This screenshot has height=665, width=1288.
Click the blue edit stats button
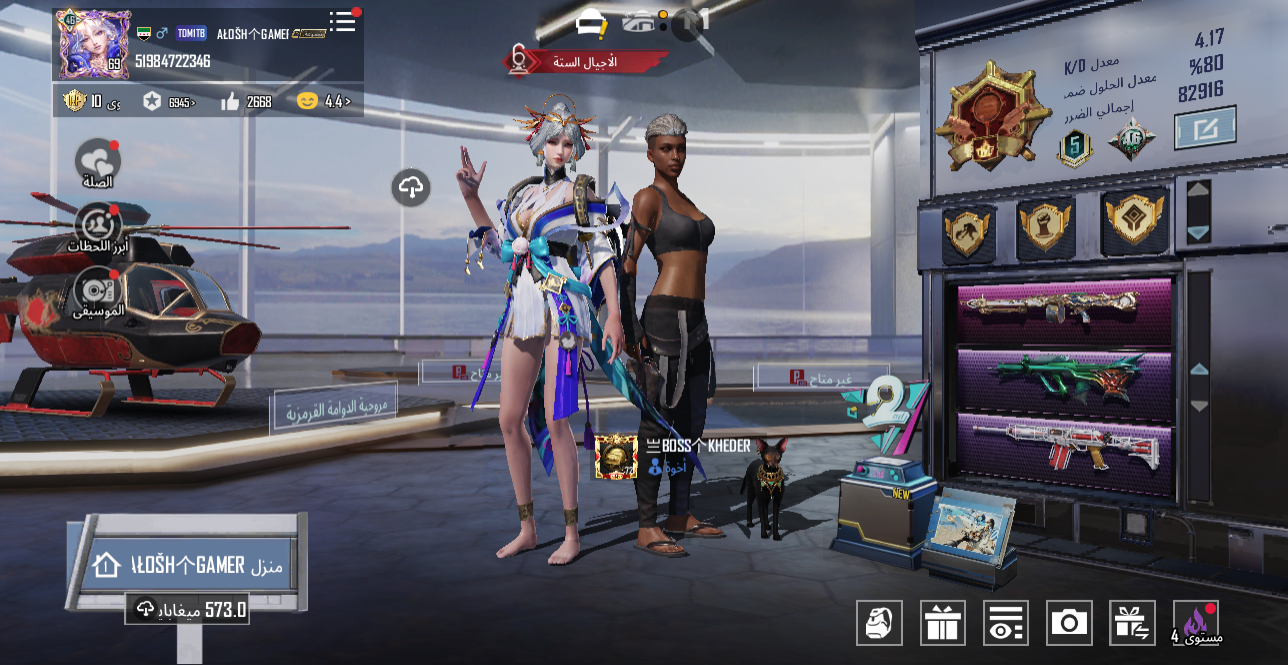[x=1205, y=129]
